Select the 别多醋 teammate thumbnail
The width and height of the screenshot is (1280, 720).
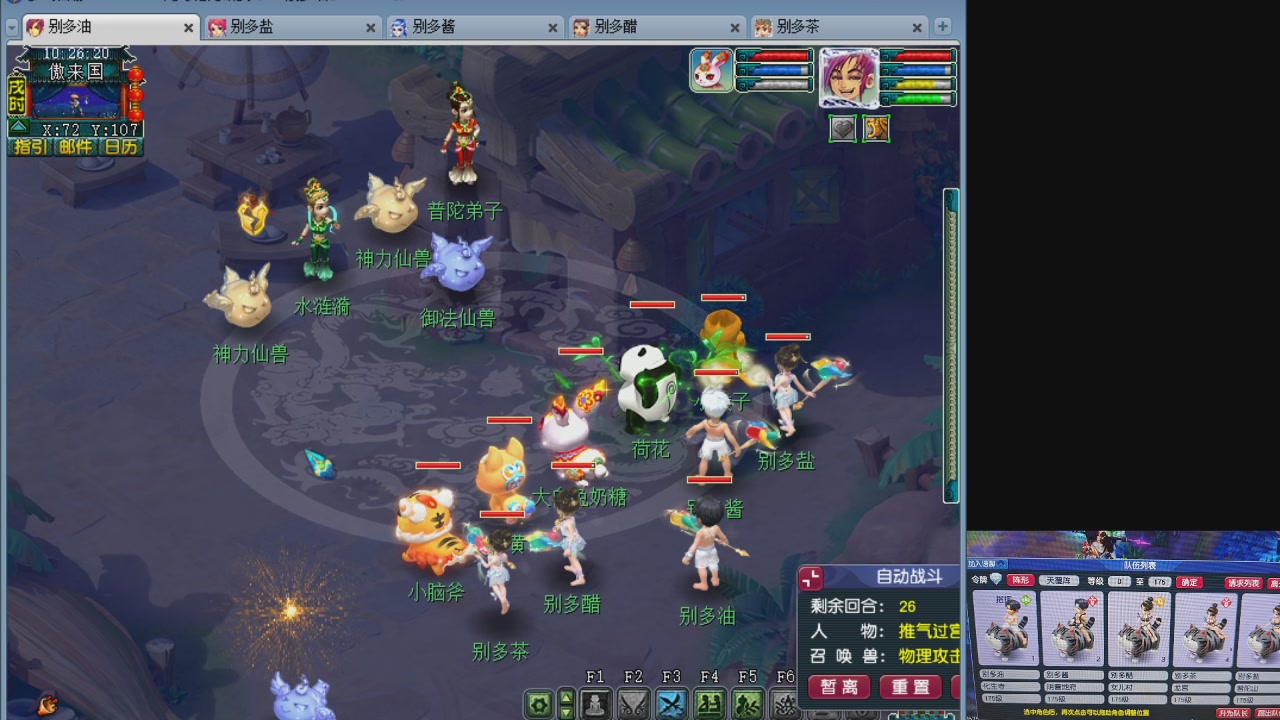[x=1139, y=628]
